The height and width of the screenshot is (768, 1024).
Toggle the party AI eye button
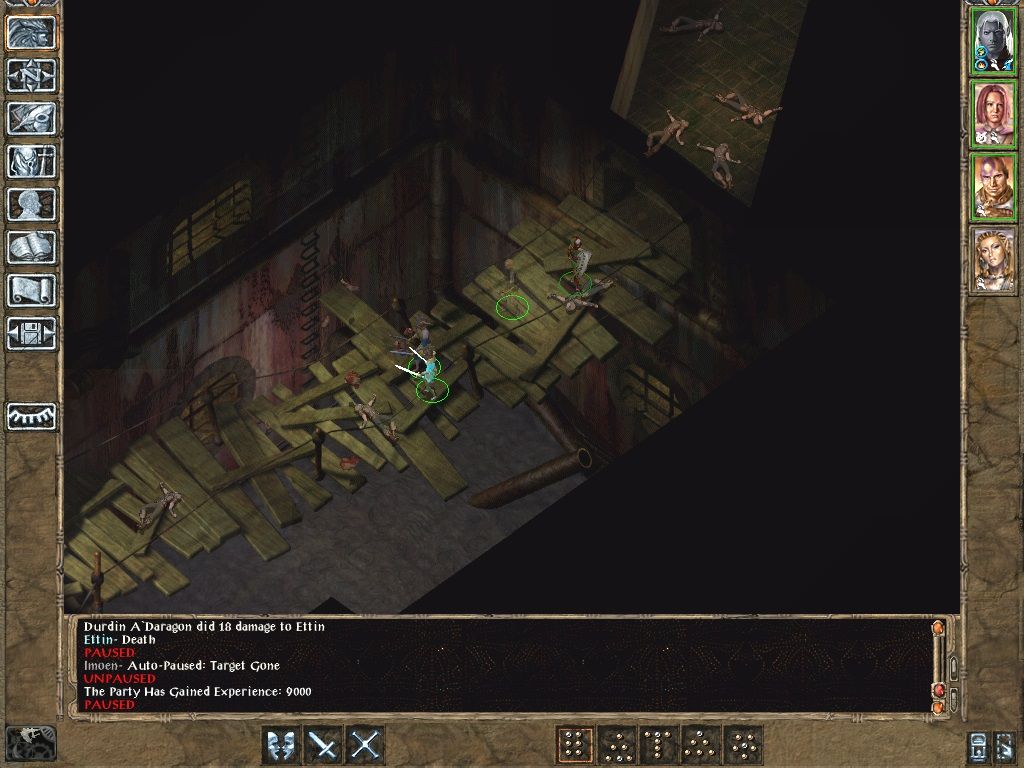32,416
